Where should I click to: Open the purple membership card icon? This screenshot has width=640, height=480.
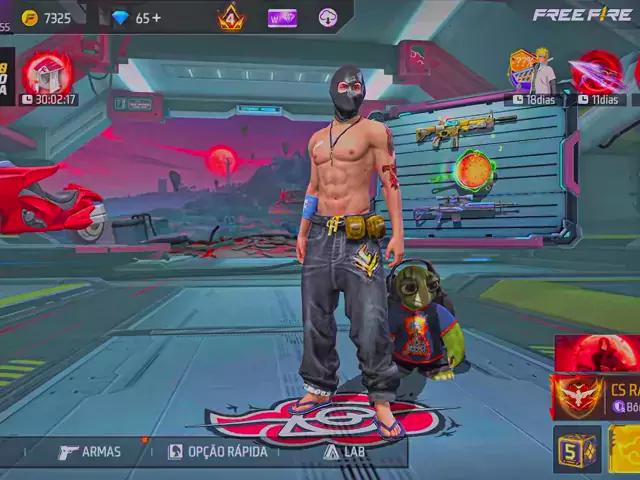282,17
